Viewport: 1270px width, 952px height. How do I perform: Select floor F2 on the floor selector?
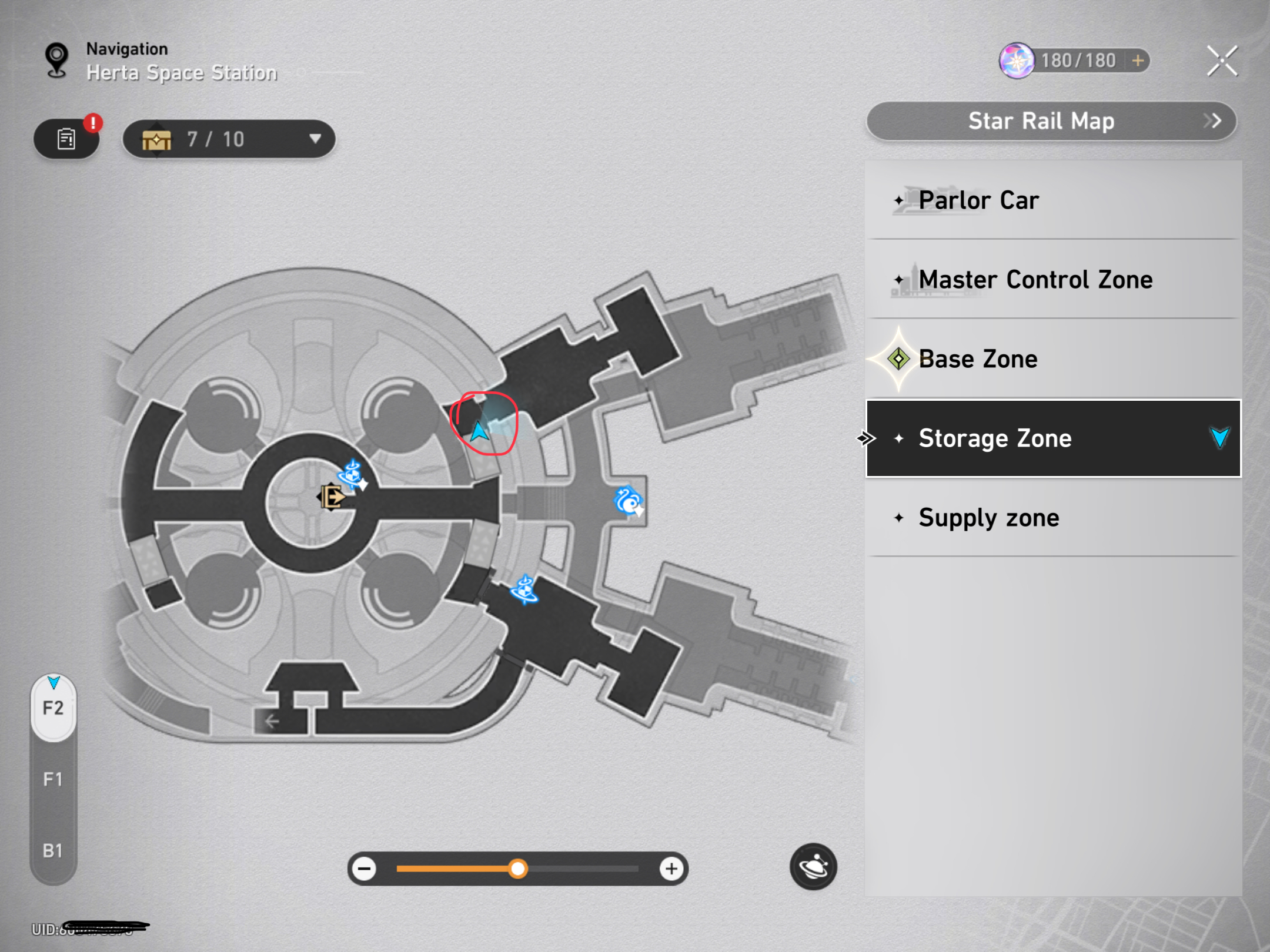(53, 708)
